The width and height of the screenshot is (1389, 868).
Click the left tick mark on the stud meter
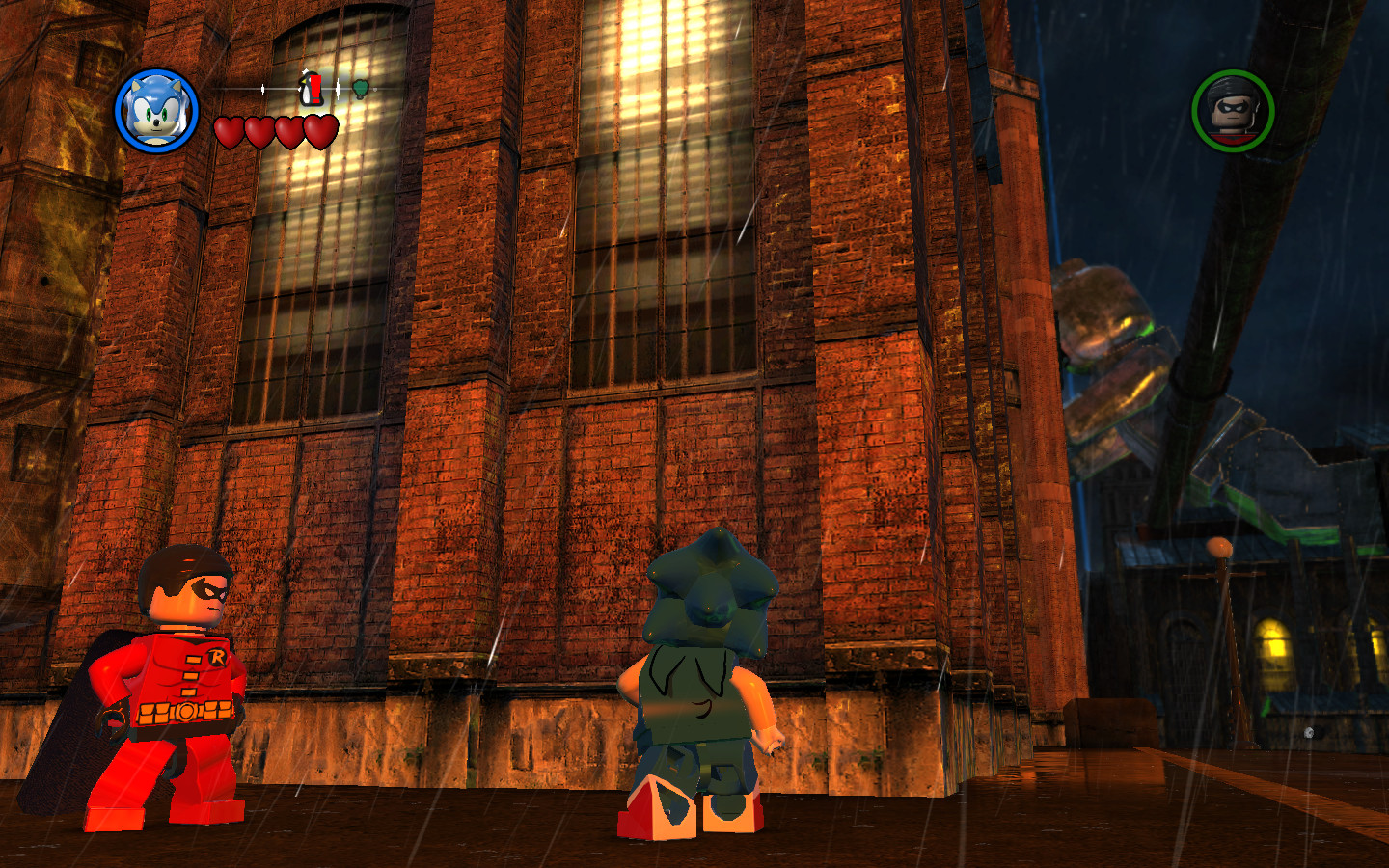(x=262, y=89)
